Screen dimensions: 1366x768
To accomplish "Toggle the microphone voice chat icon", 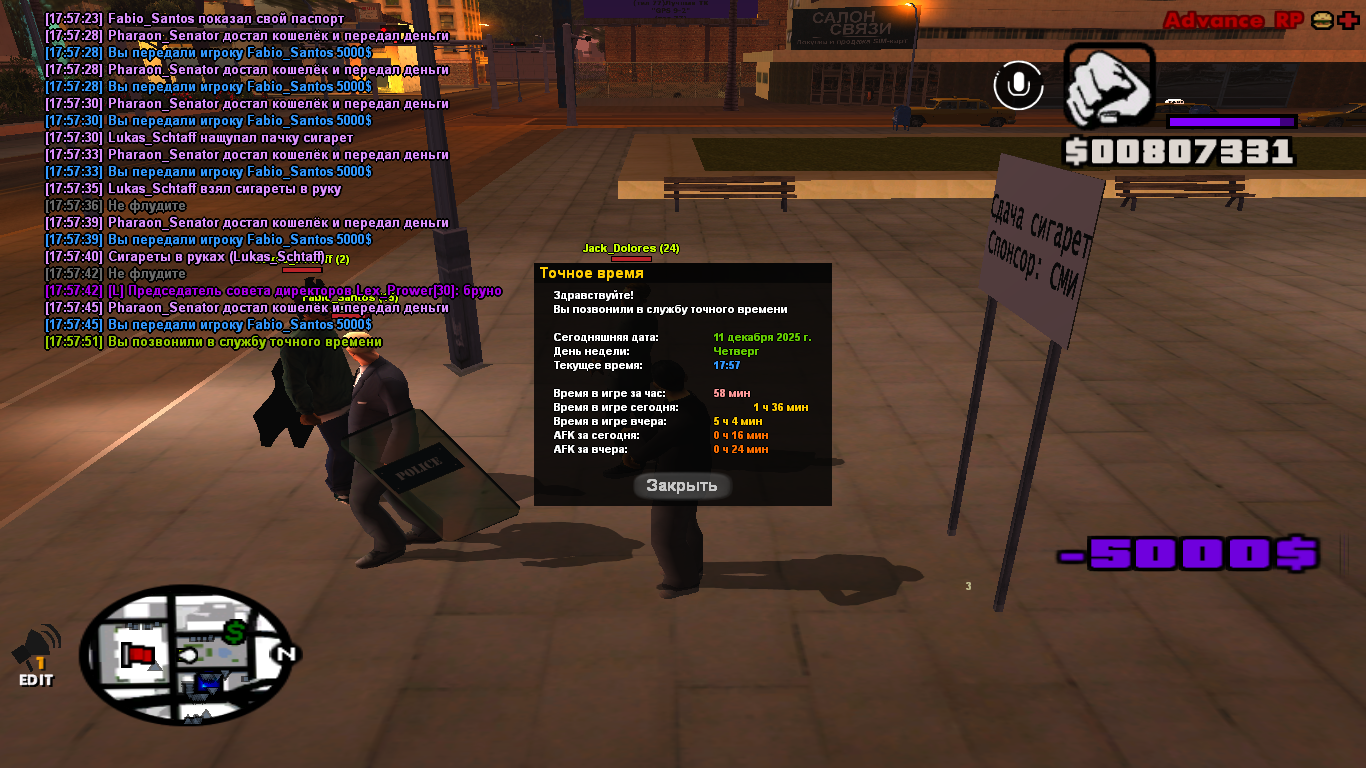I will coord(1018,85).
